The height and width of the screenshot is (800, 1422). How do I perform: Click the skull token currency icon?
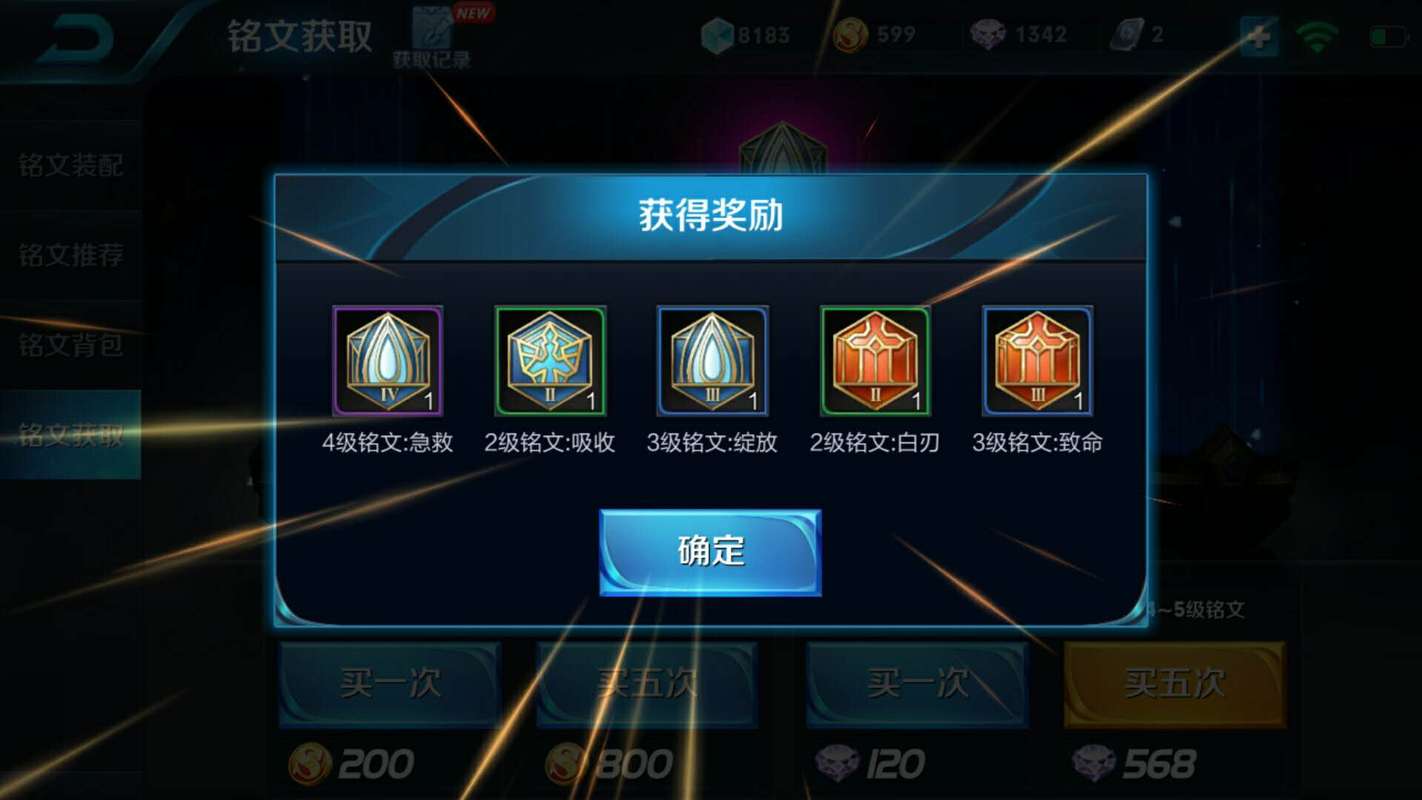tap(986, 33)
